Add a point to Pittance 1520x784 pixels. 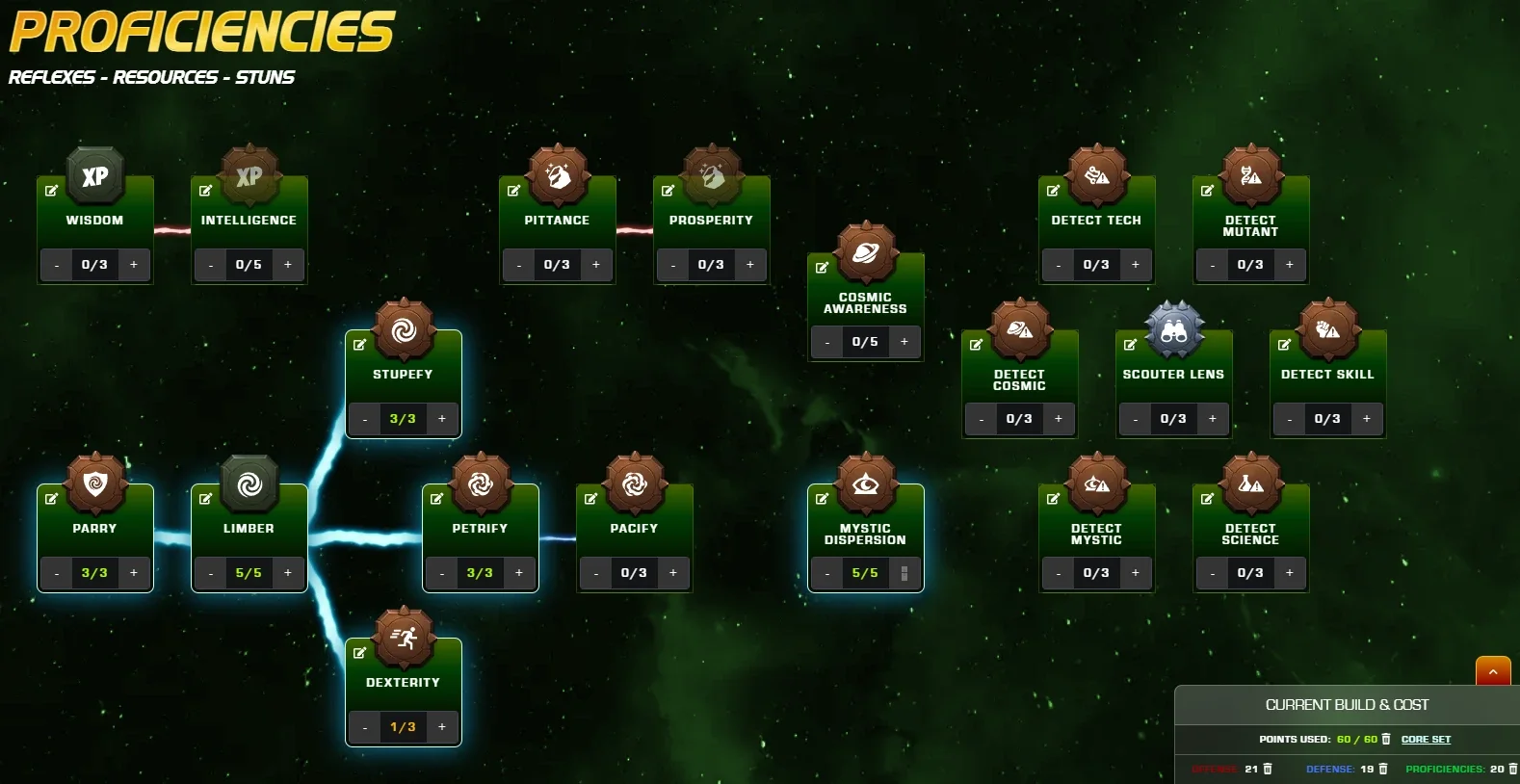click(596, 265)
